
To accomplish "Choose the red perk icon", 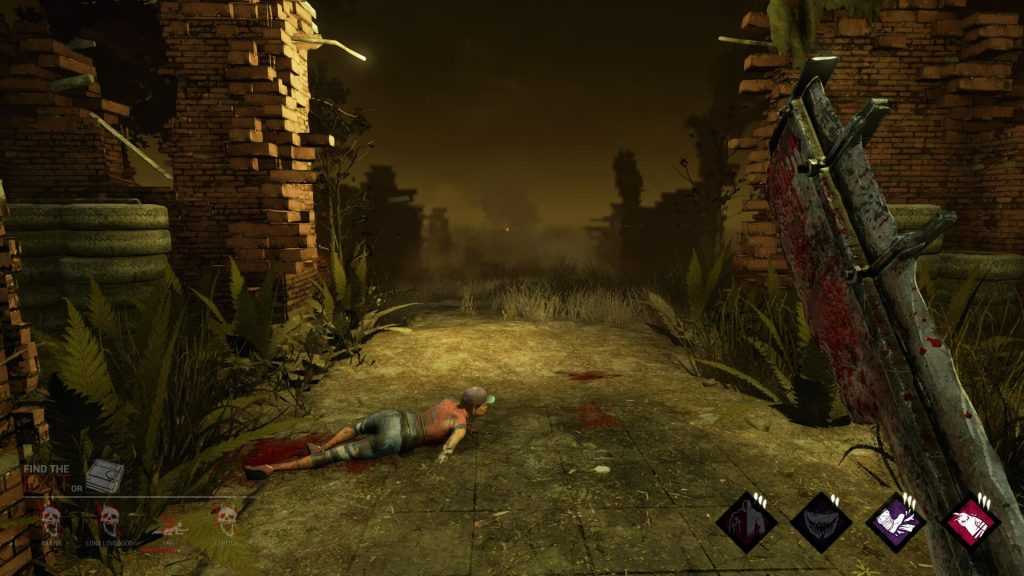I will point(970,522).
